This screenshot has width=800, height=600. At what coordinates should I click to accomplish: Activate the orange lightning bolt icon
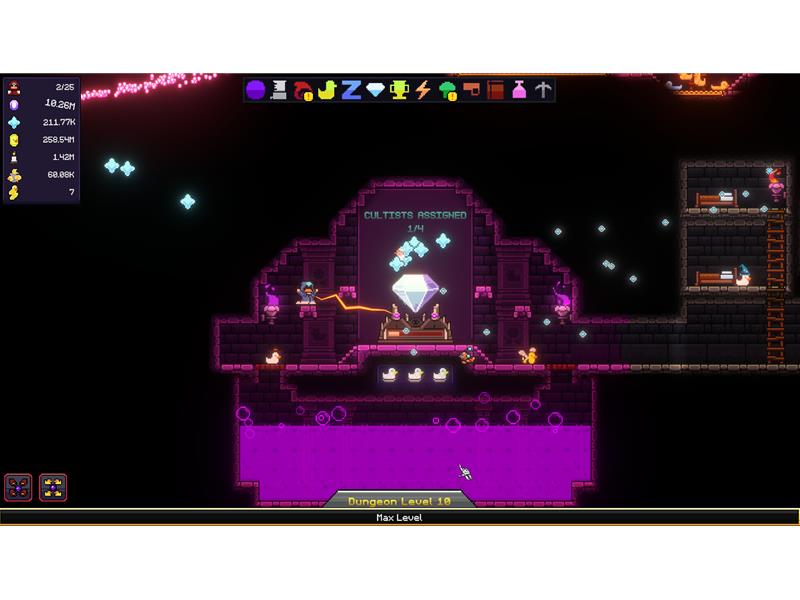click(423, 90)
